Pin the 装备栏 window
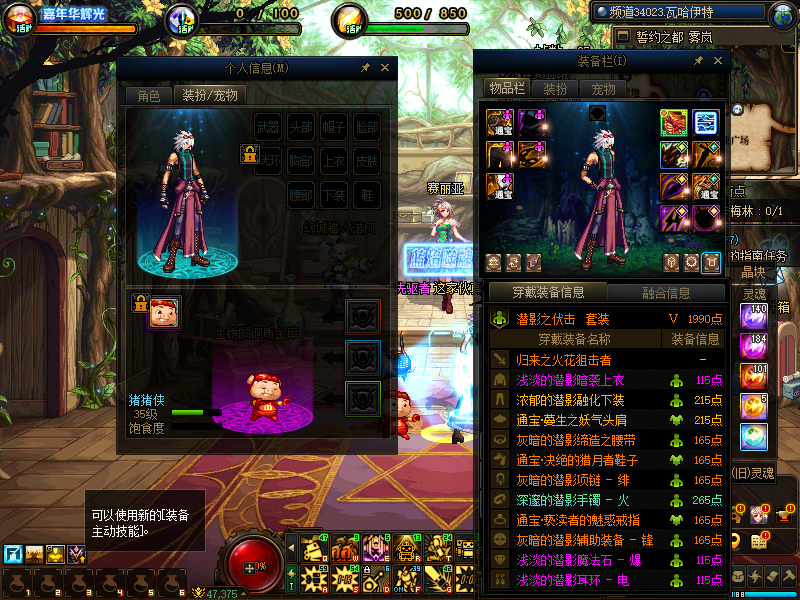This screenshot has height=600, width=800. point(698,61)
